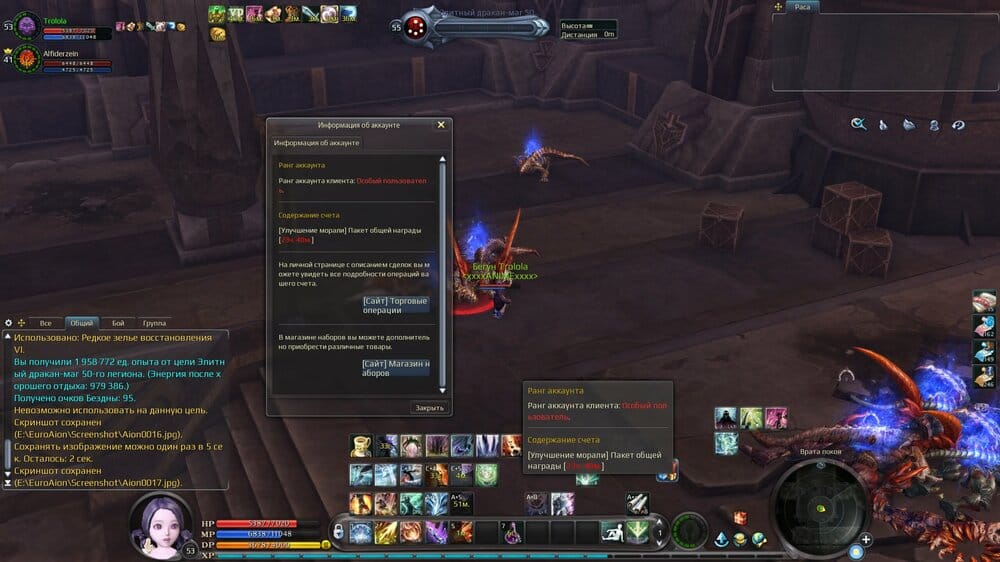Click the magnifying glass search icon

[858, 125]
